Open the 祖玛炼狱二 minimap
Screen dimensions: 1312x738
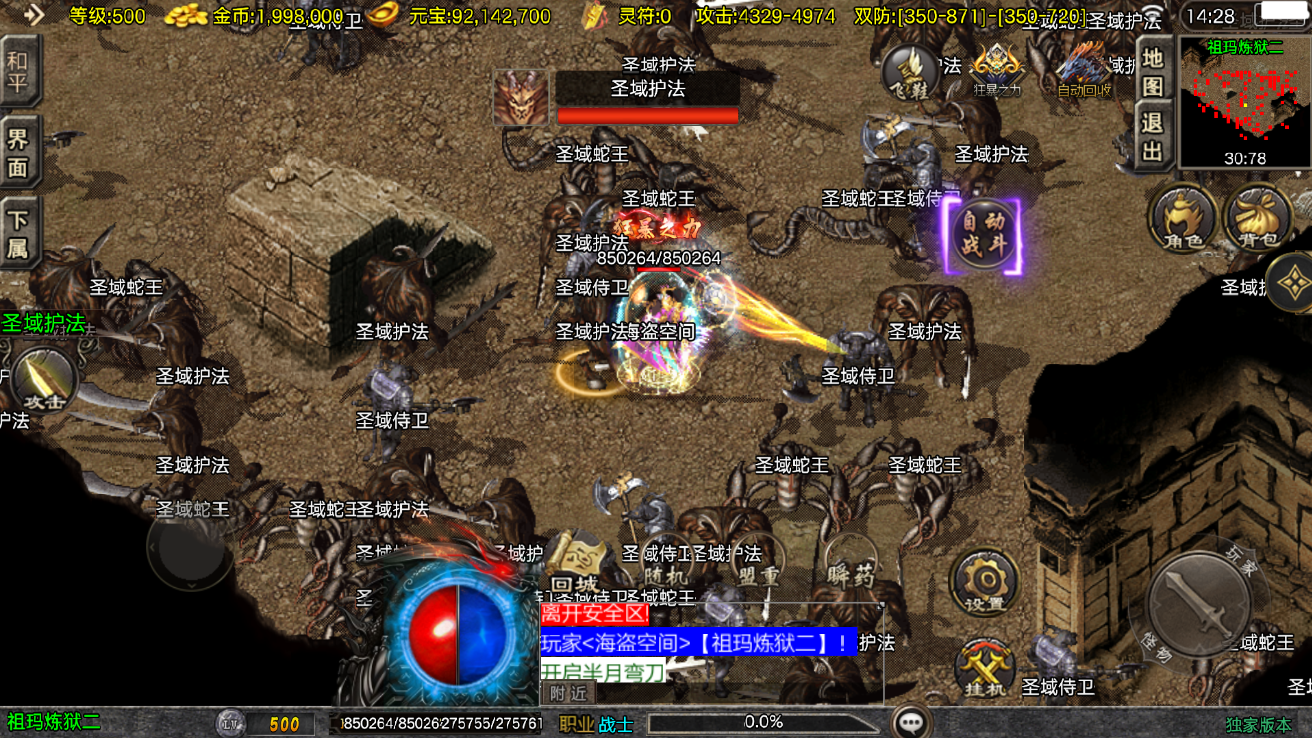click(1244, 102)
